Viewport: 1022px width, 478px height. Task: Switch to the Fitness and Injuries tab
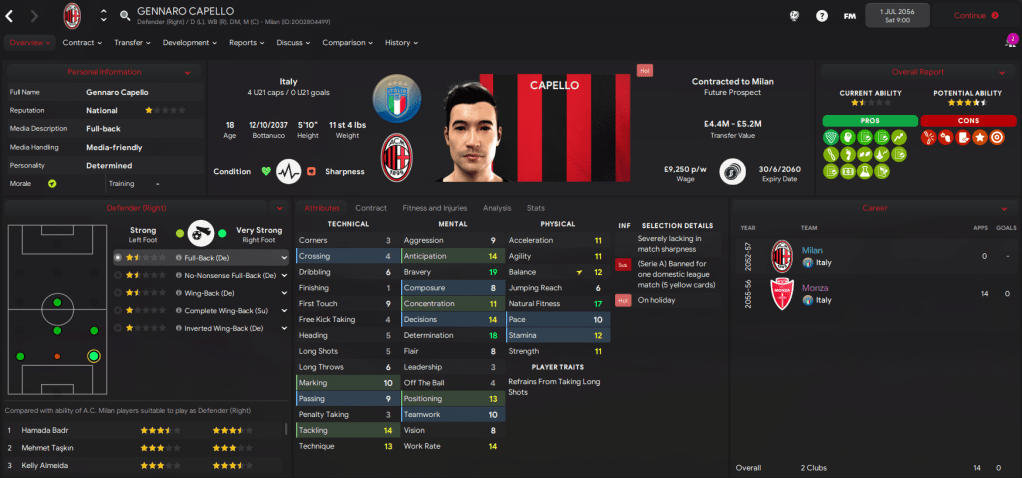[x=434, y=208]
